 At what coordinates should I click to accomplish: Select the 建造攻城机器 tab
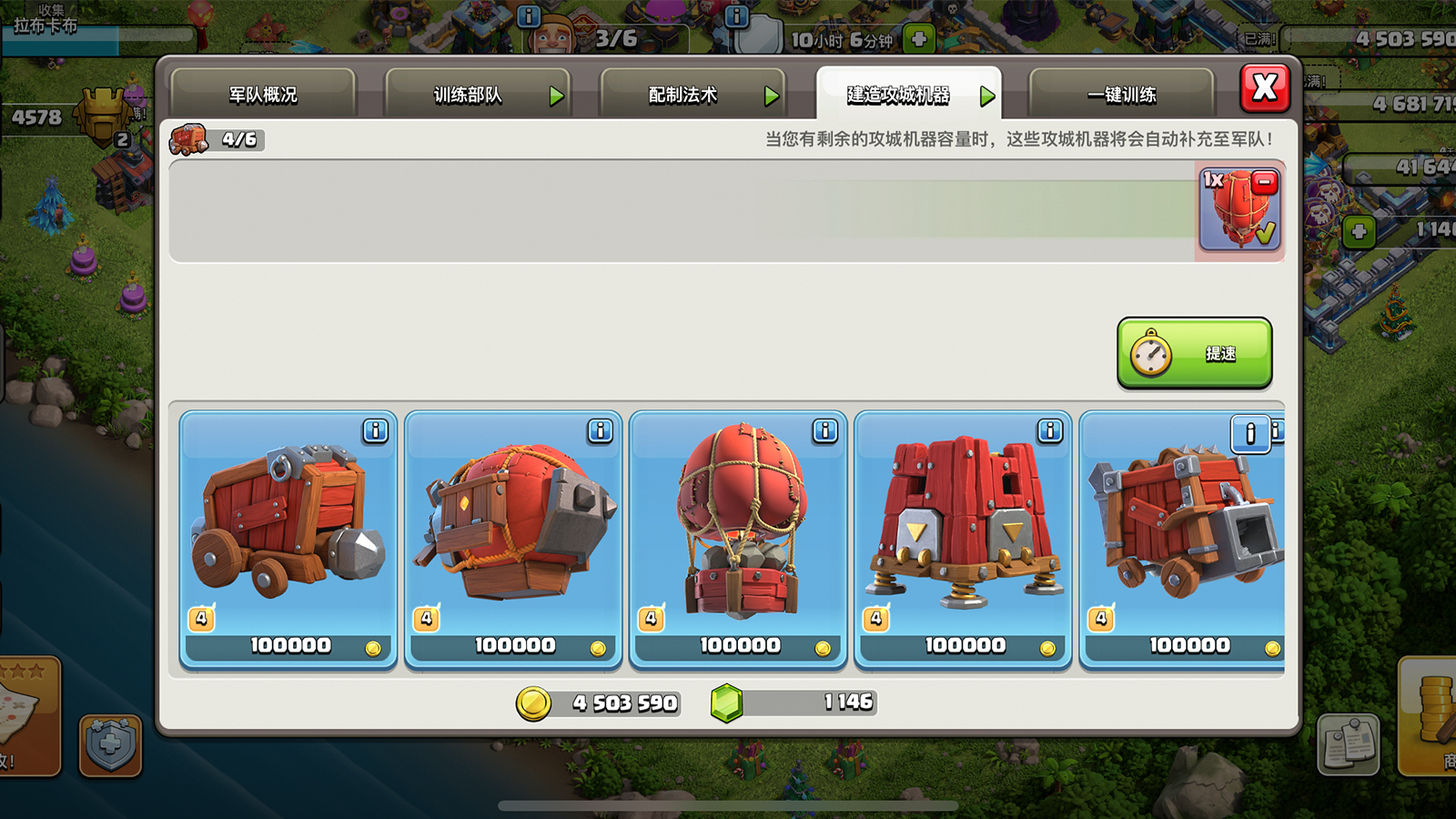tap(907, 95)
